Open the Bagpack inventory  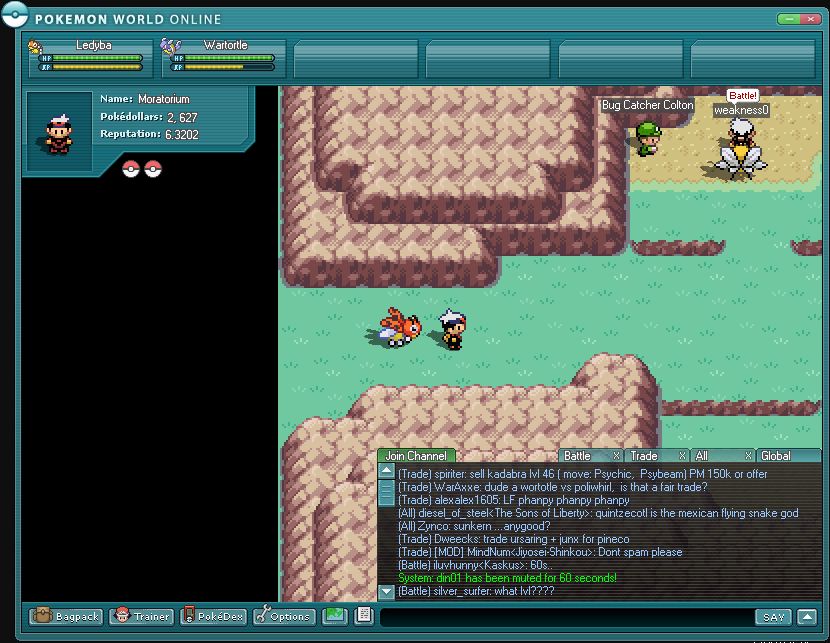click(66, 616)
